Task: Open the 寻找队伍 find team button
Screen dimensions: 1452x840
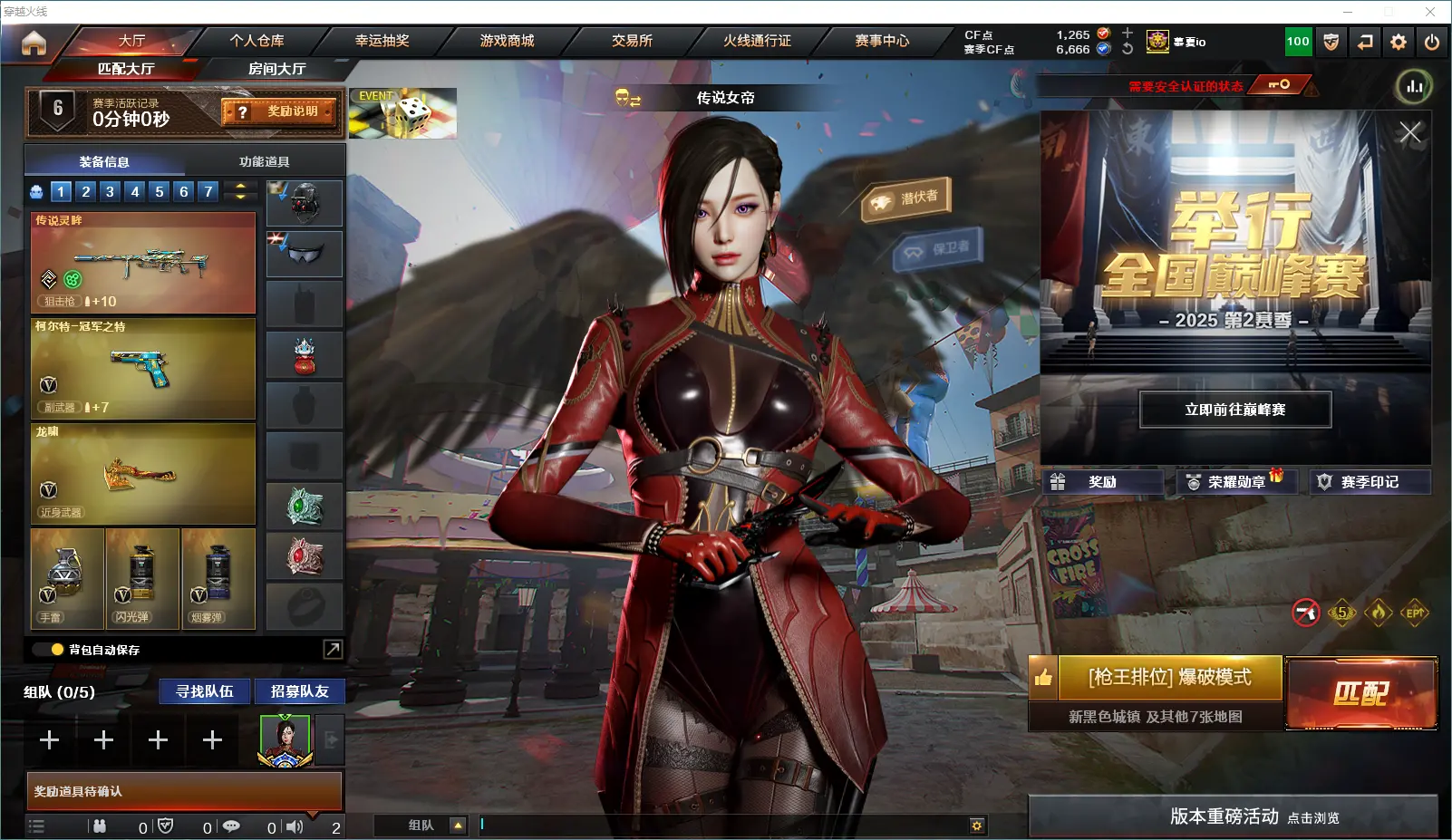Action: point(205,691)
